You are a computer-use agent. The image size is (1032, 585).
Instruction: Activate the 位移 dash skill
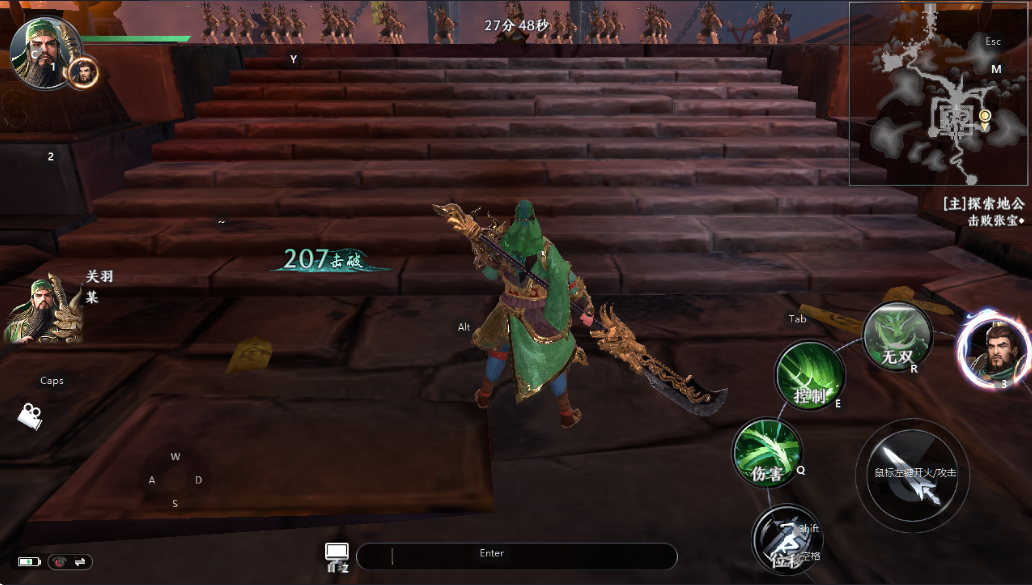tap(786, 538)
